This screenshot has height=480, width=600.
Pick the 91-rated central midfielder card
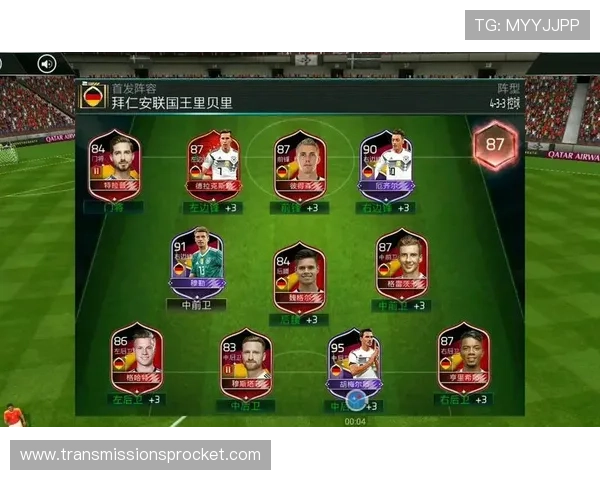pyautogui.click(x=197, y=262)
